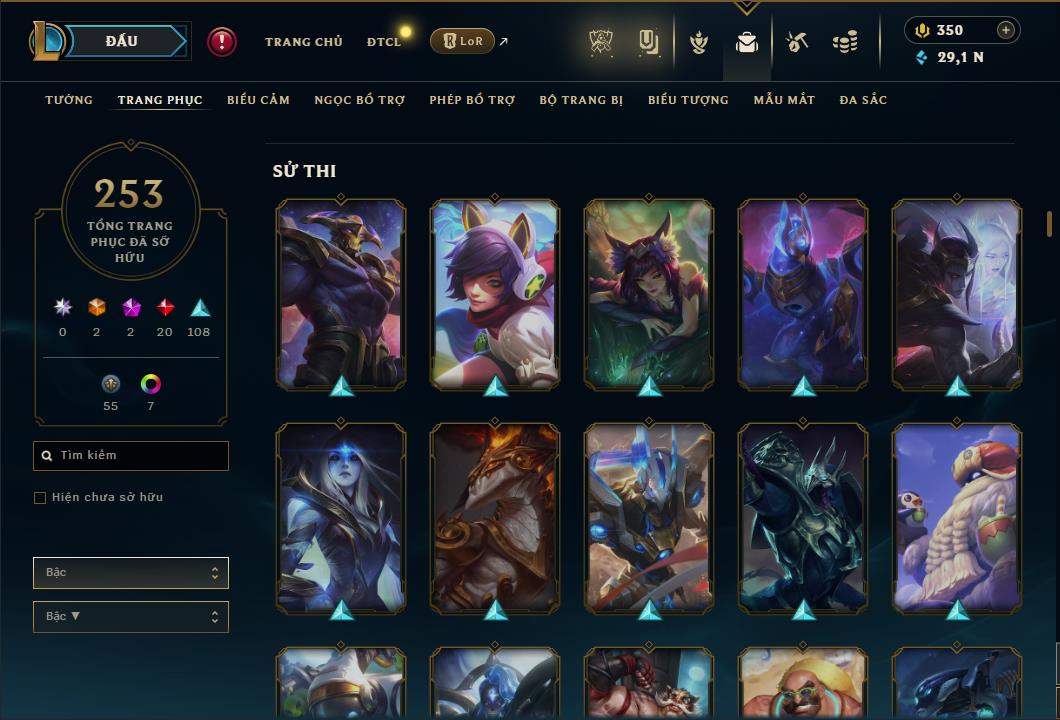Switch to the BIỂU CẢM tab

[x=258, y=100]
